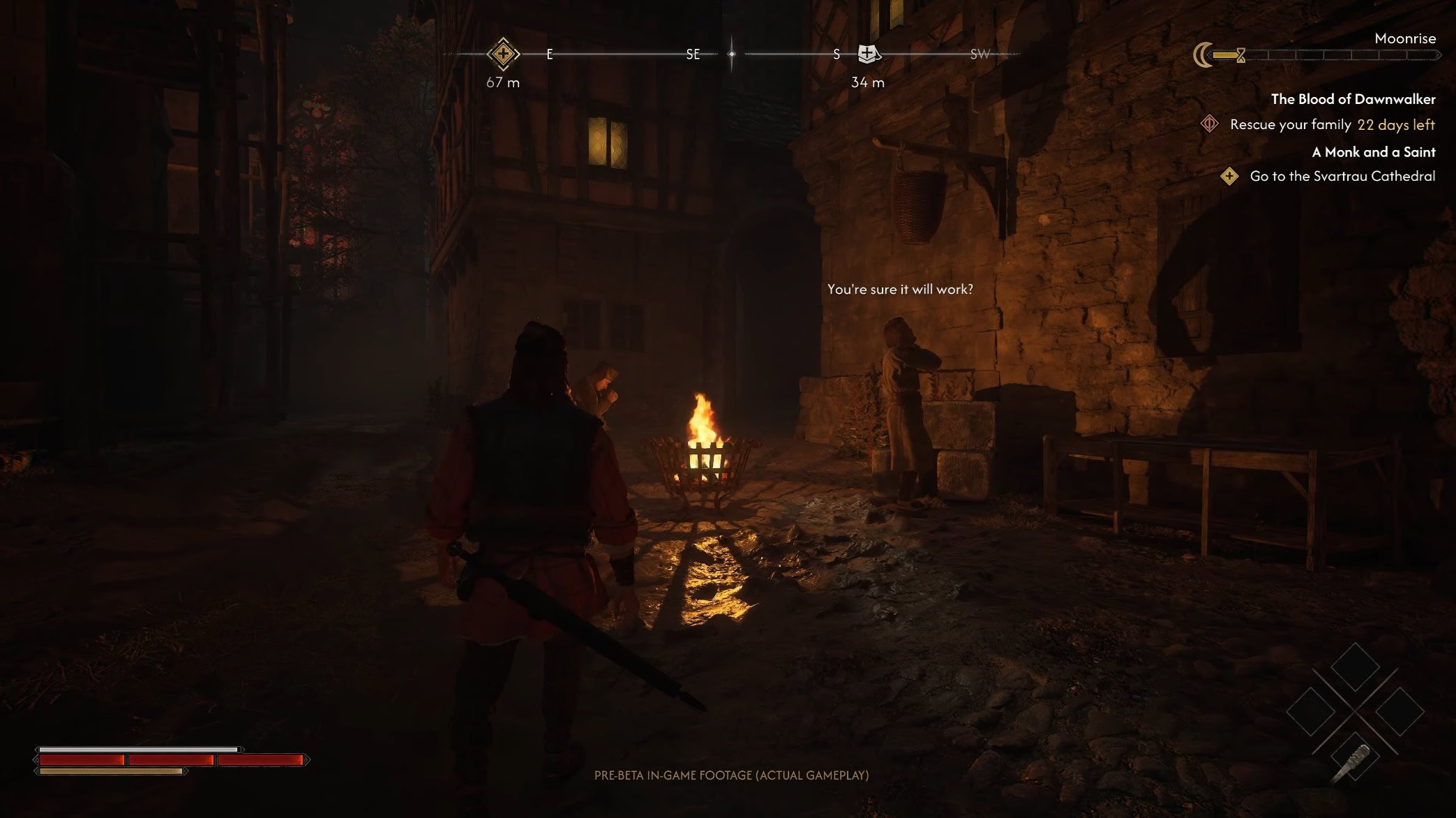Select the Go to the Svartrau Cathedral objective
This screenshot has width=1456, height=818.
point(1342,176)
